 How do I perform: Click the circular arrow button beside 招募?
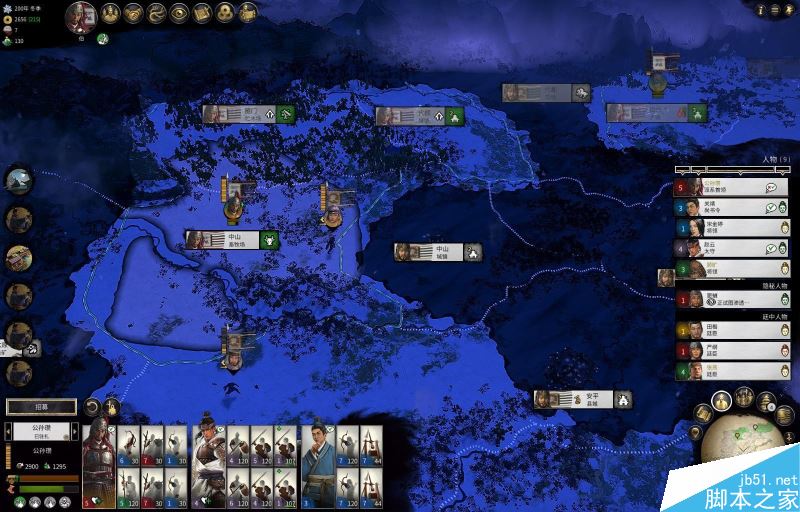click(91, 407)
